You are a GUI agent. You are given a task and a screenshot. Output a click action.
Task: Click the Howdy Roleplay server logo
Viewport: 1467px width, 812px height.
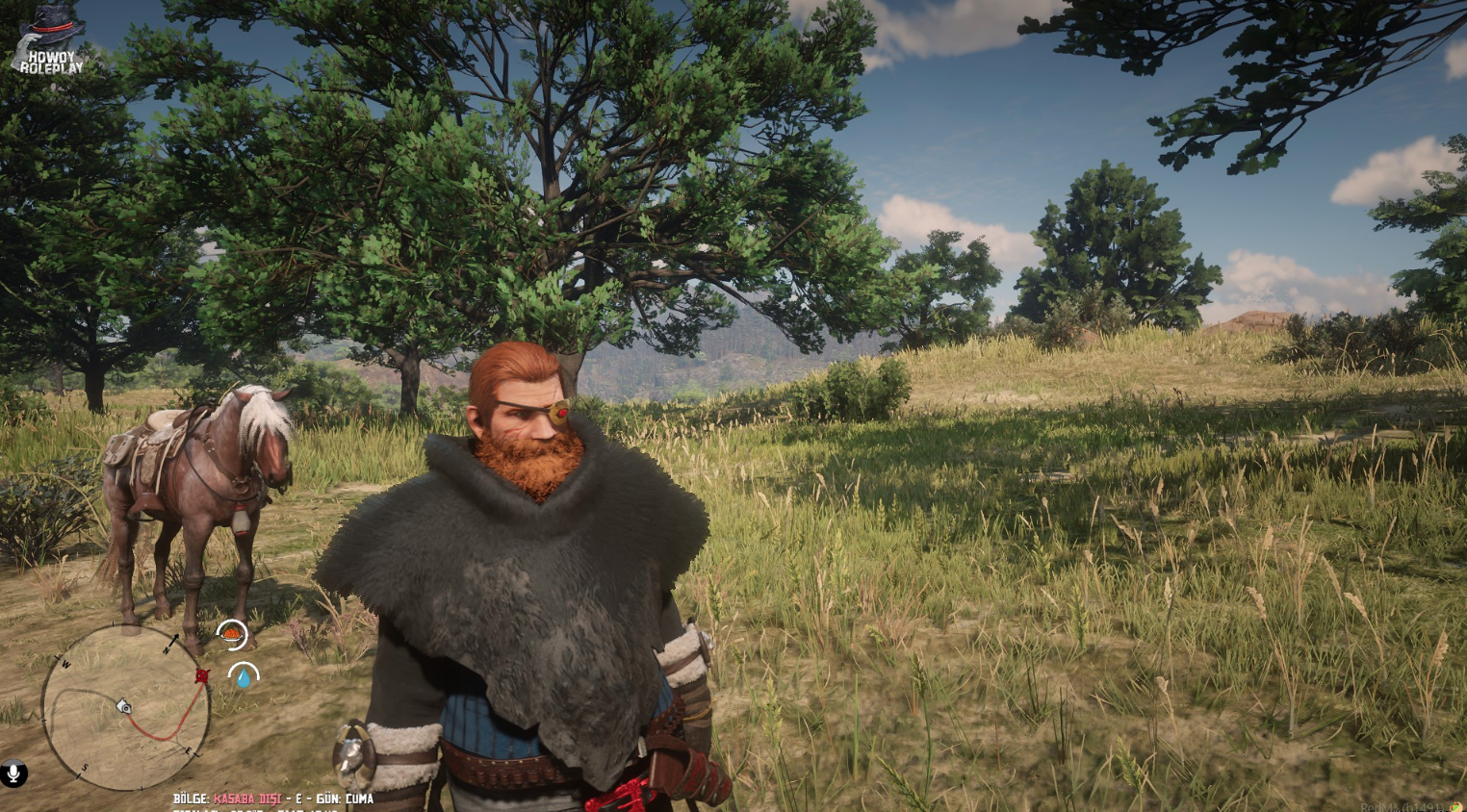[x=50, y=43]
